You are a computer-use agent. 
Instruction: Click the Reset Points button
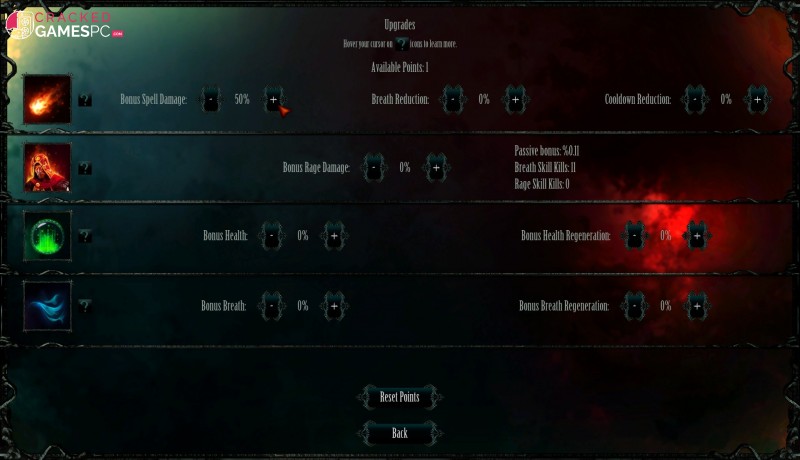pos(399,397)
